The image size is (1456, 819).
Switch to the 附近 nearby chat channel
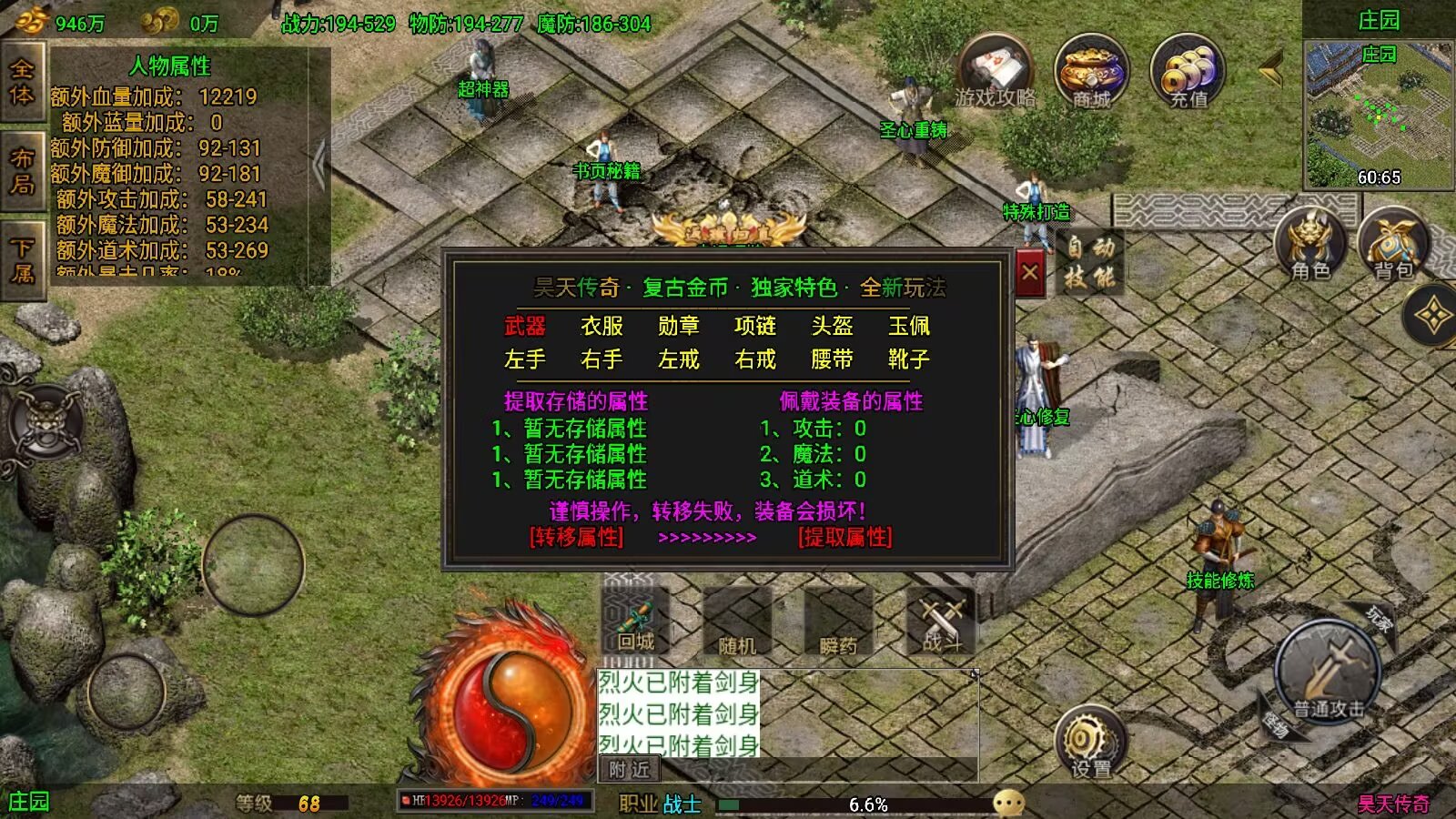630,770
